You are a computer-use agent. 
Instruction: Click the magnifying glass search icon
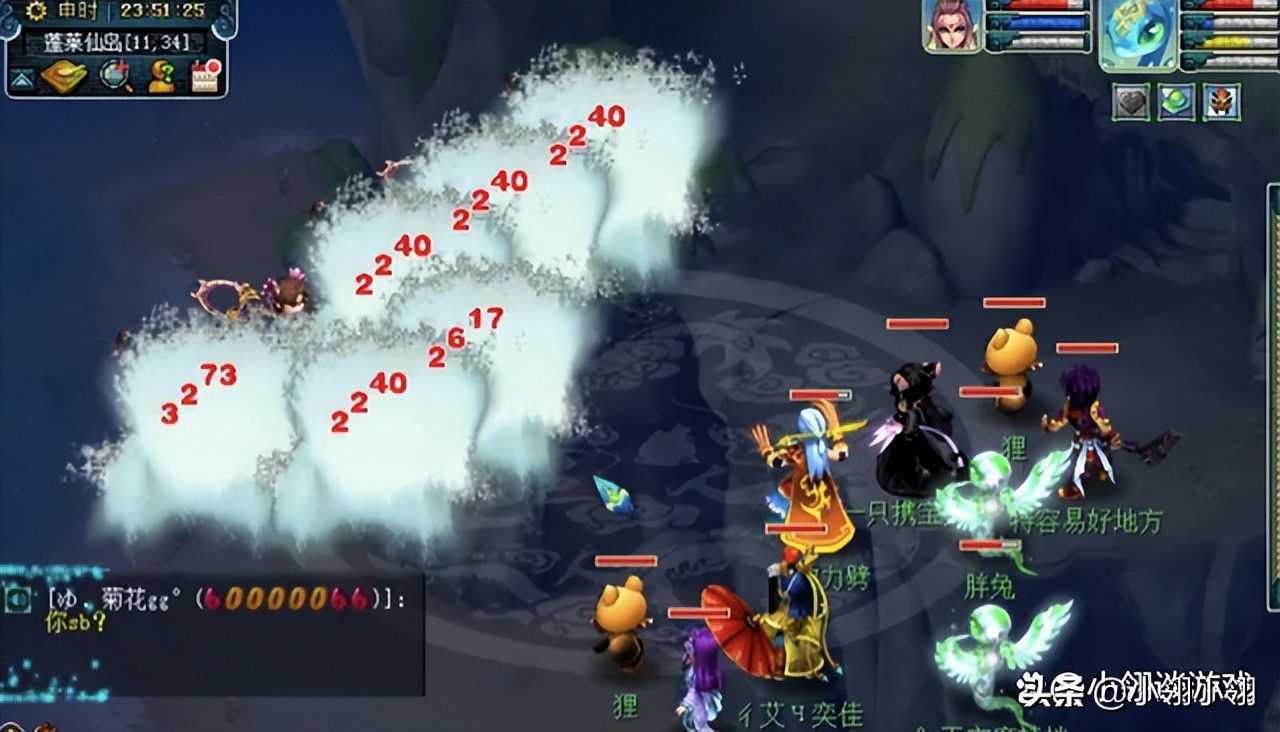[114, 76]
